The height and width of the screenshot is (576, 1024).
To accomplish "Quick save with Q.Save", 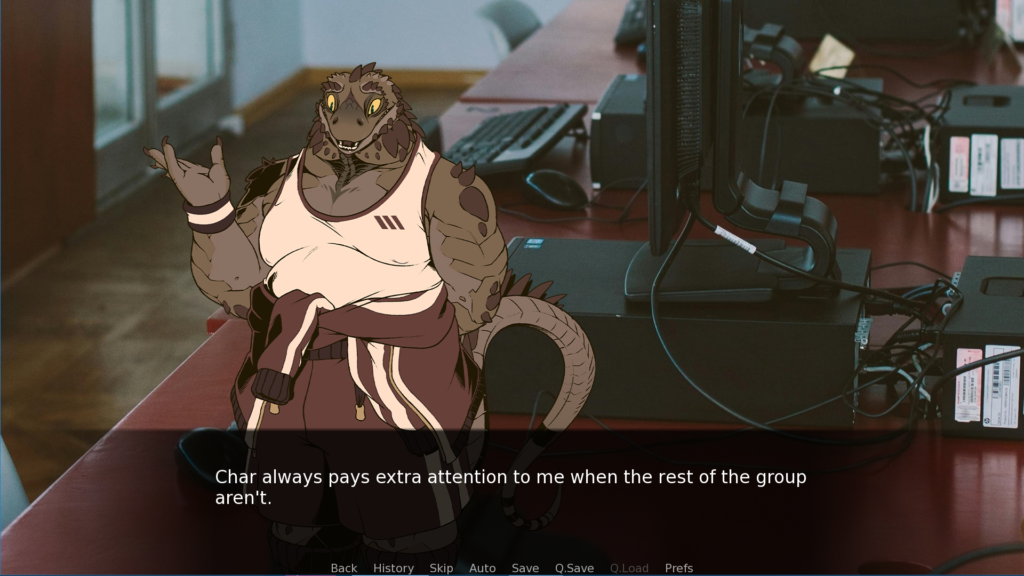I will point(574,568).
